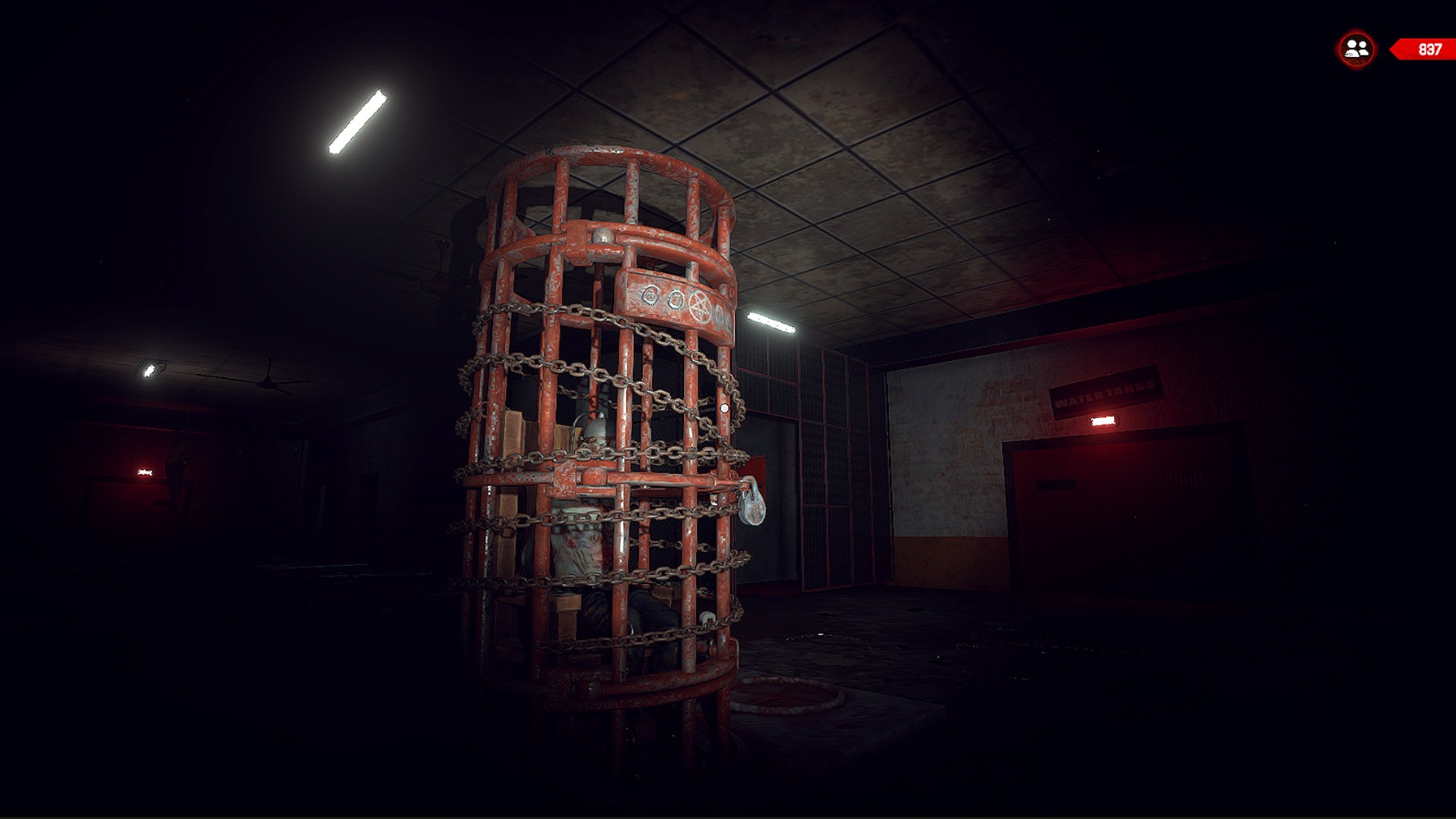The width and height of the screenshot is (1456, 819).
Task: Click the white interaction dot on the cage bar
Action: (725, 408)
